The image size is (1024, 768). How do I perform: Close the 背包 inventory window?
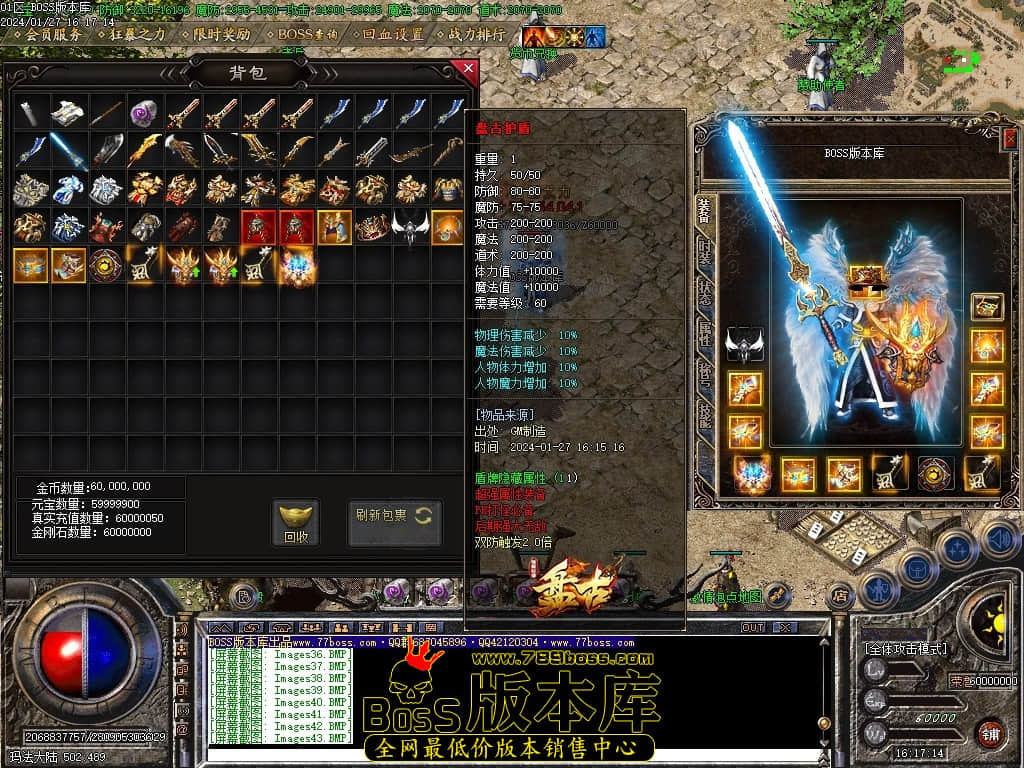[466, 68]
